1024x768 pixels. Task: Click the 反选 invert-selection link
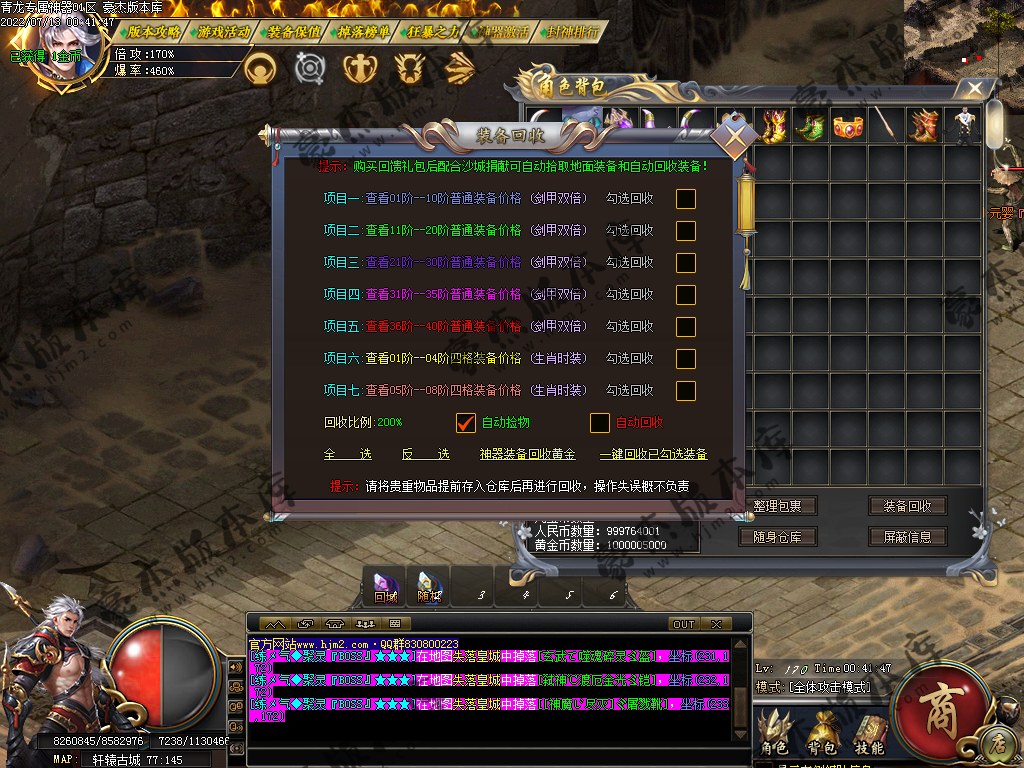[x=425, y=454]
